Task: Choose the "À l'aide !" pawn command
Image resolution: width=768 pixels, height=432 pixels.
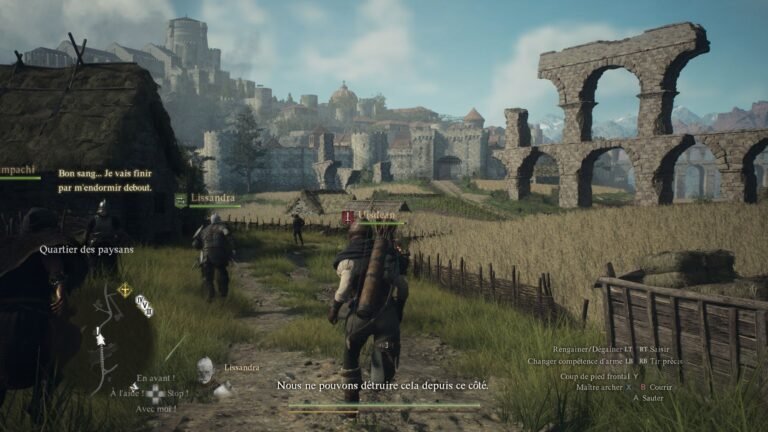Action: point(125,392)
